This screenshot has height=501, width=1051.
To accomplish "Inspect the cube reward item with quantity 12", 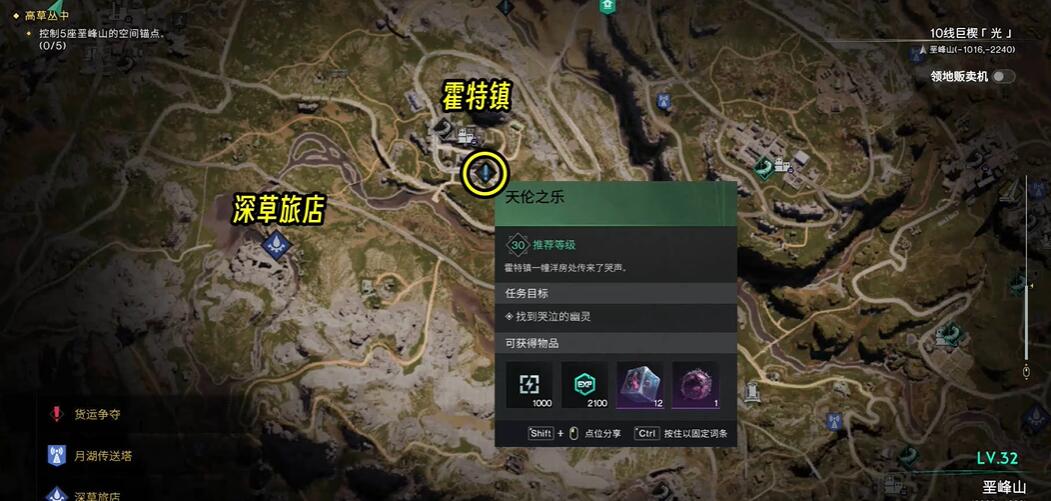I will point(640,385).
